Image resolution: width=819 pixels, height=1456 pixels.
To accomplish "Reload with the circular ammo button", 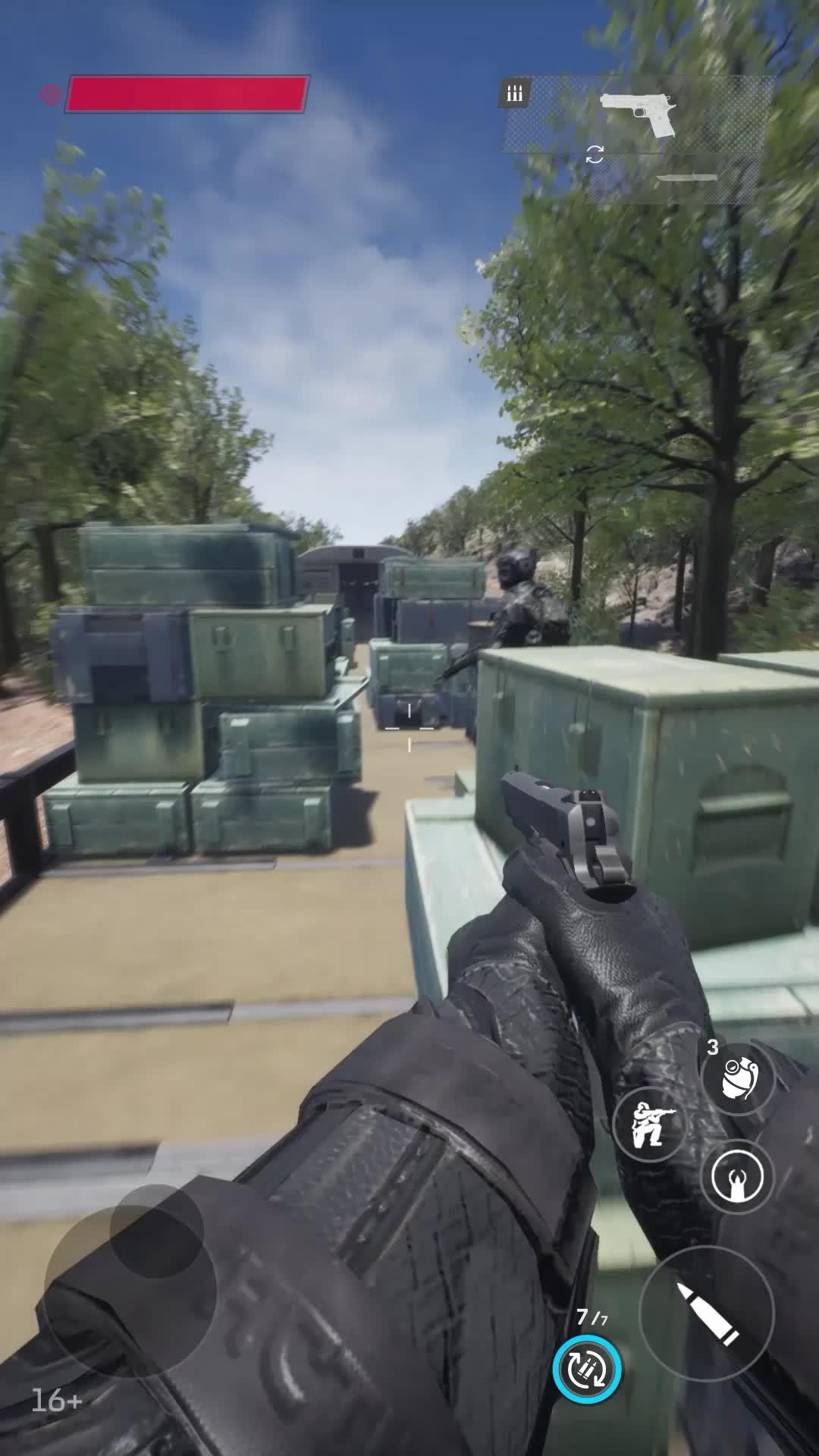I will [x=587, y=1370].
